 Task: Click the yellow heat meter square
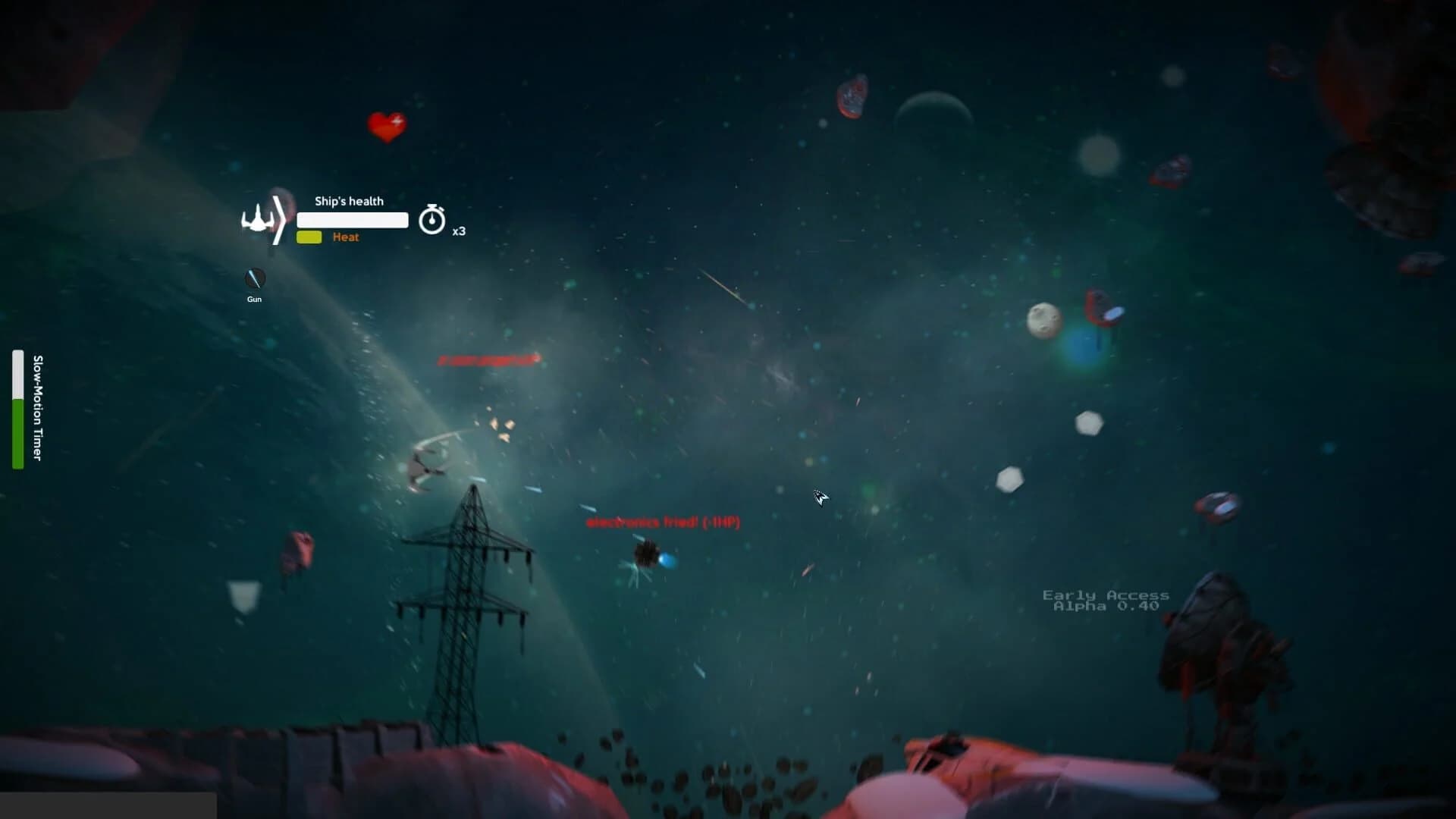coord(310,237)
